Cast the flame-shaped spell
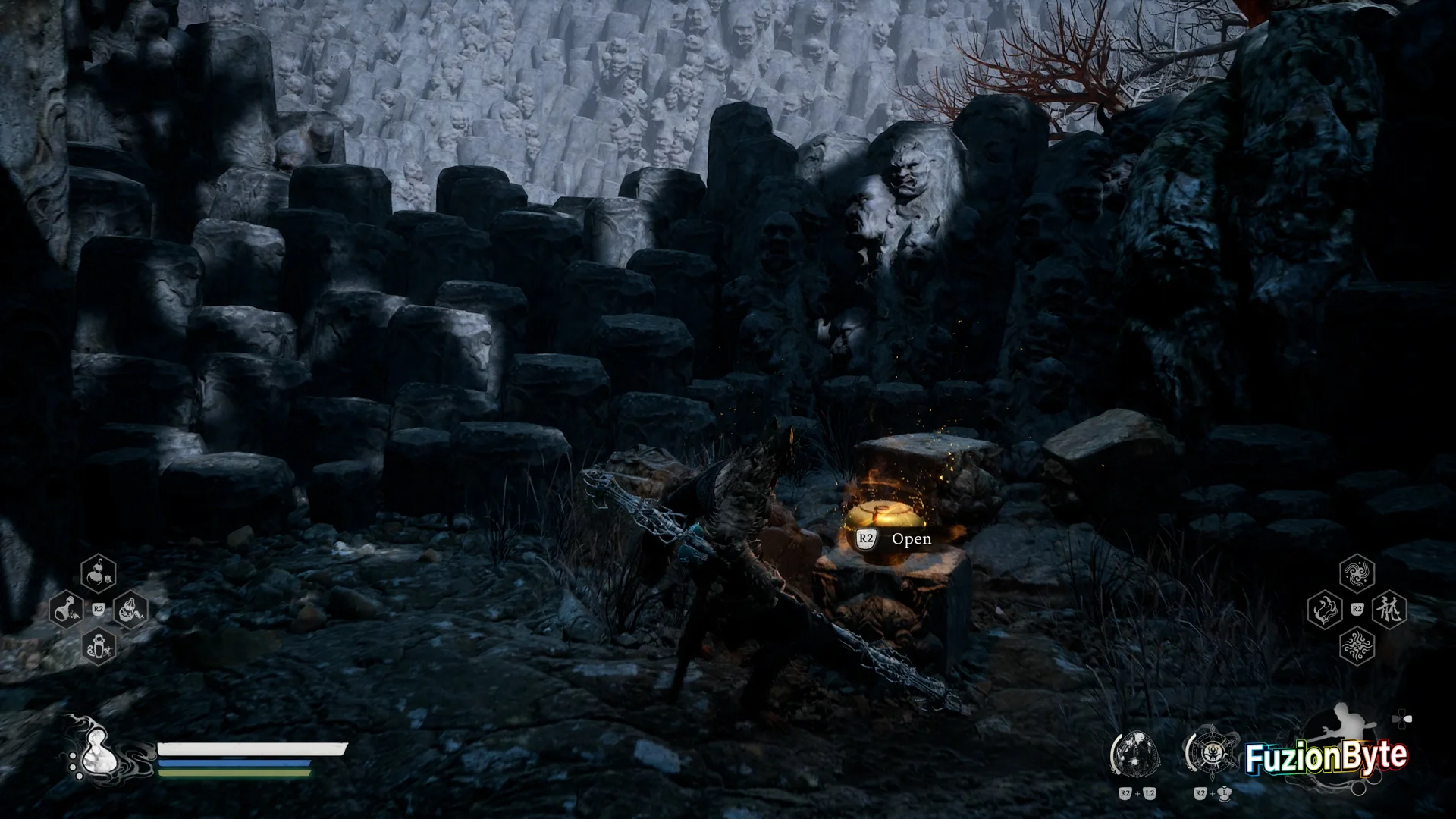Screen dimensions: 1456x819 (x=1325, y=609)
